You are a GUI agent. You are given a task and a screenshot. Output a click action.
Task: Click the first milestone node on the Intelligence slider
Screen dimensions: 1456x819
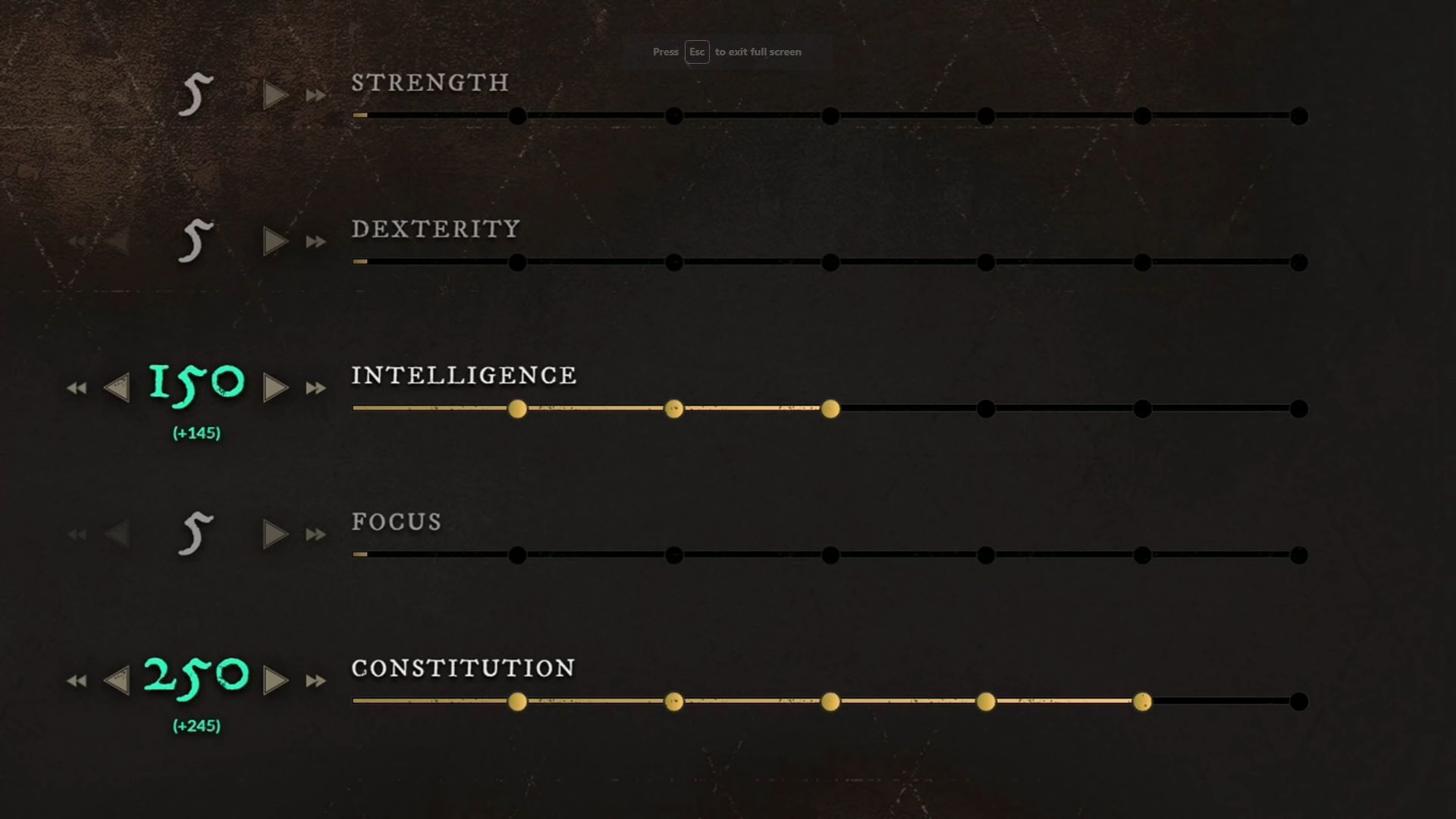(x=519, y=409)
